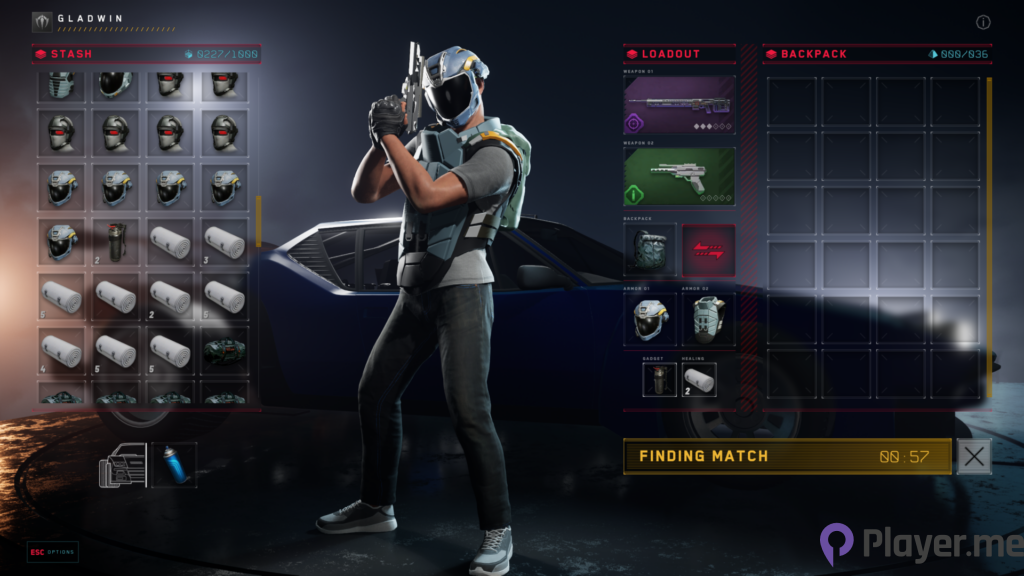Select the purple rifle in Weapon 01
Screen dimensions: 1024x576
click(x=680, y=105)
